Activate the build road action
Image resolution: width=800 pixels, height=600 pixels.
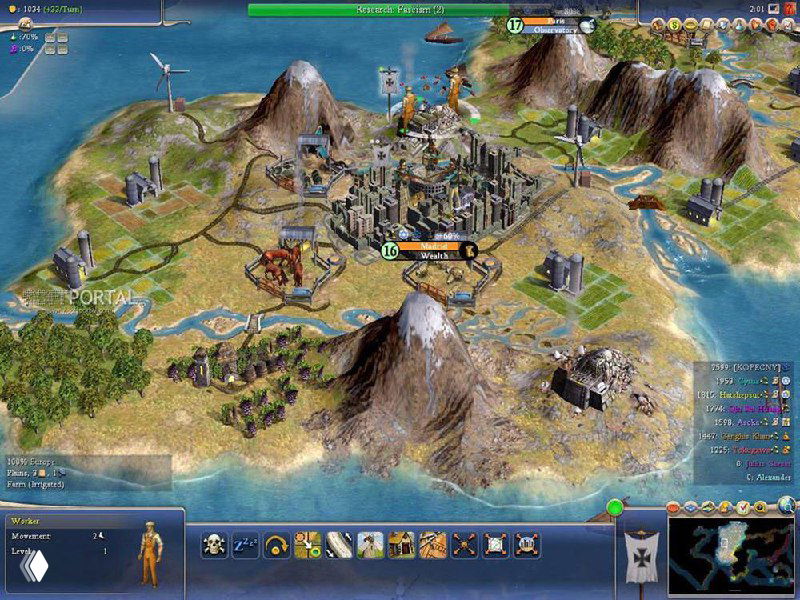(340, 544)
